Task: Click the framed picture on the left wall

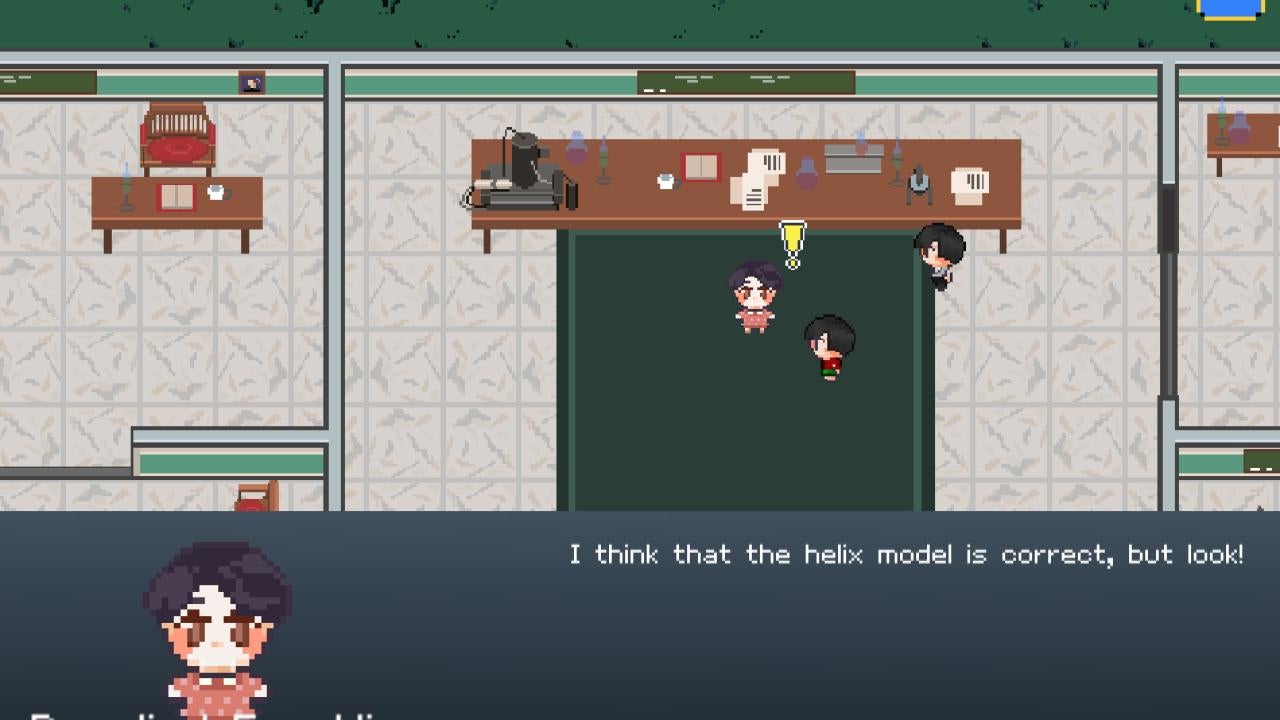Action: pos(249,83)
